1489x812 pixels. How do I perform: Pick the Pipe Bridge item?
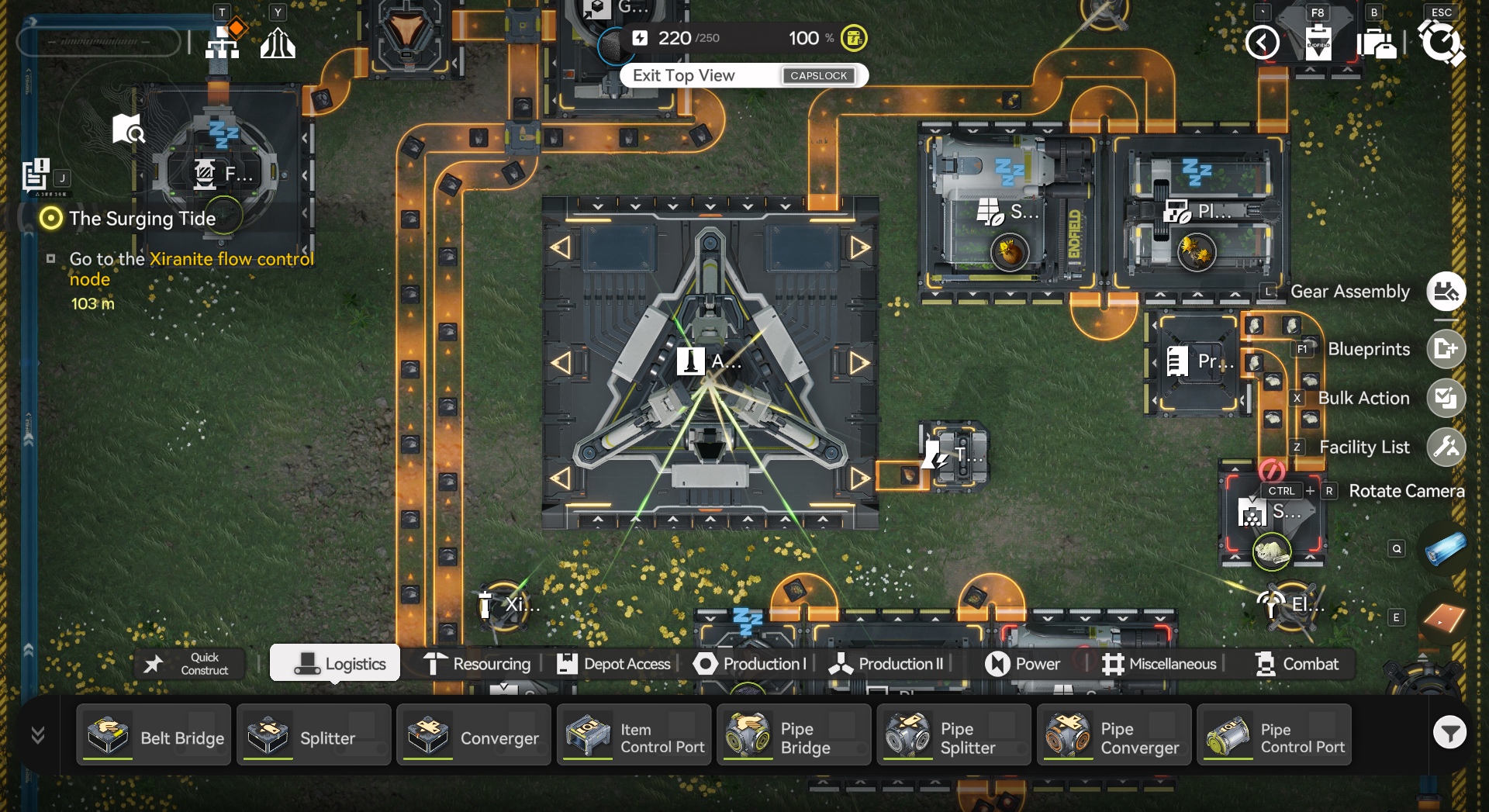794,735
